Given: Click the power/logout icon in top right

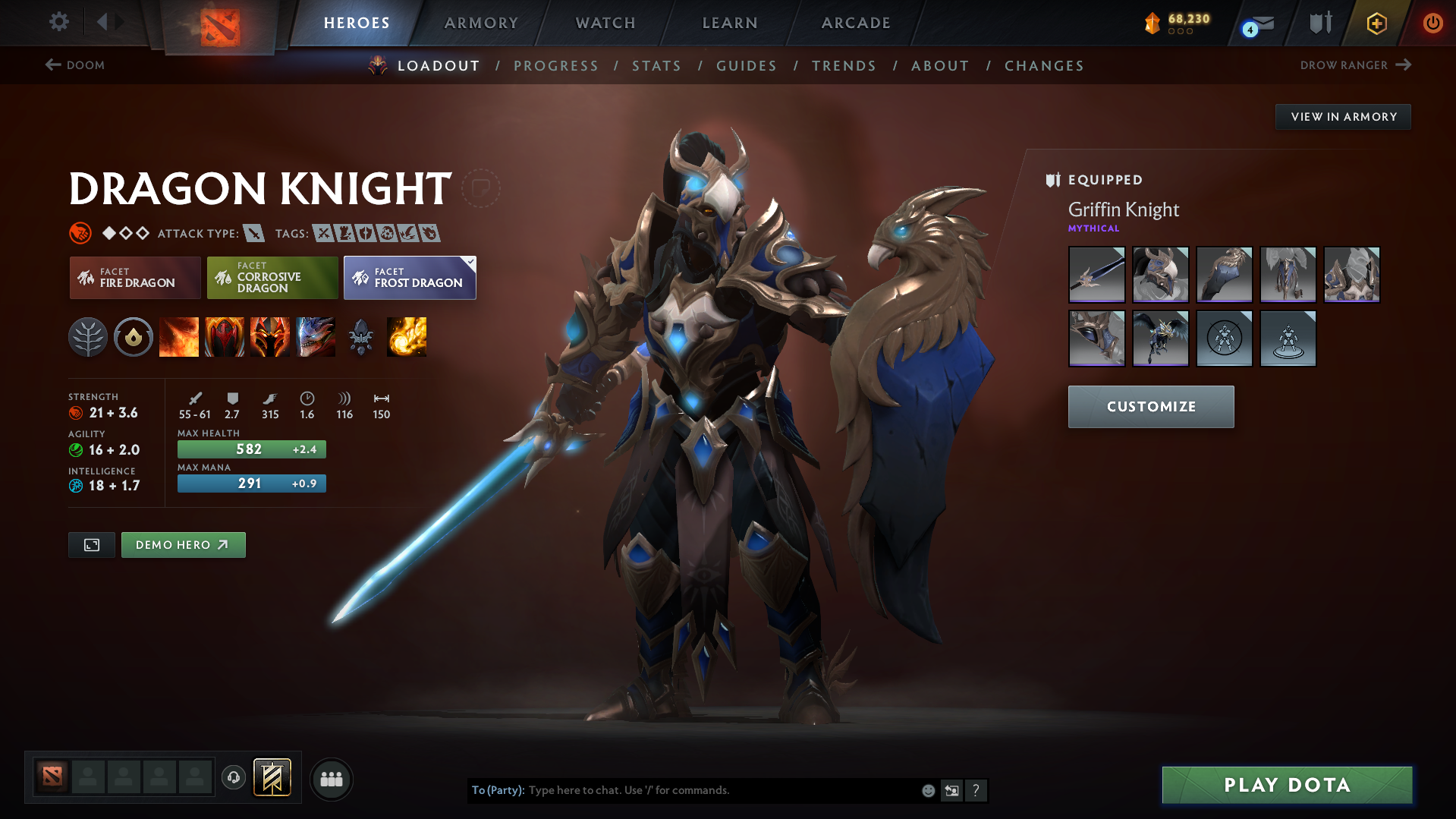Looking at the screenshot, I should [1432, 23].
